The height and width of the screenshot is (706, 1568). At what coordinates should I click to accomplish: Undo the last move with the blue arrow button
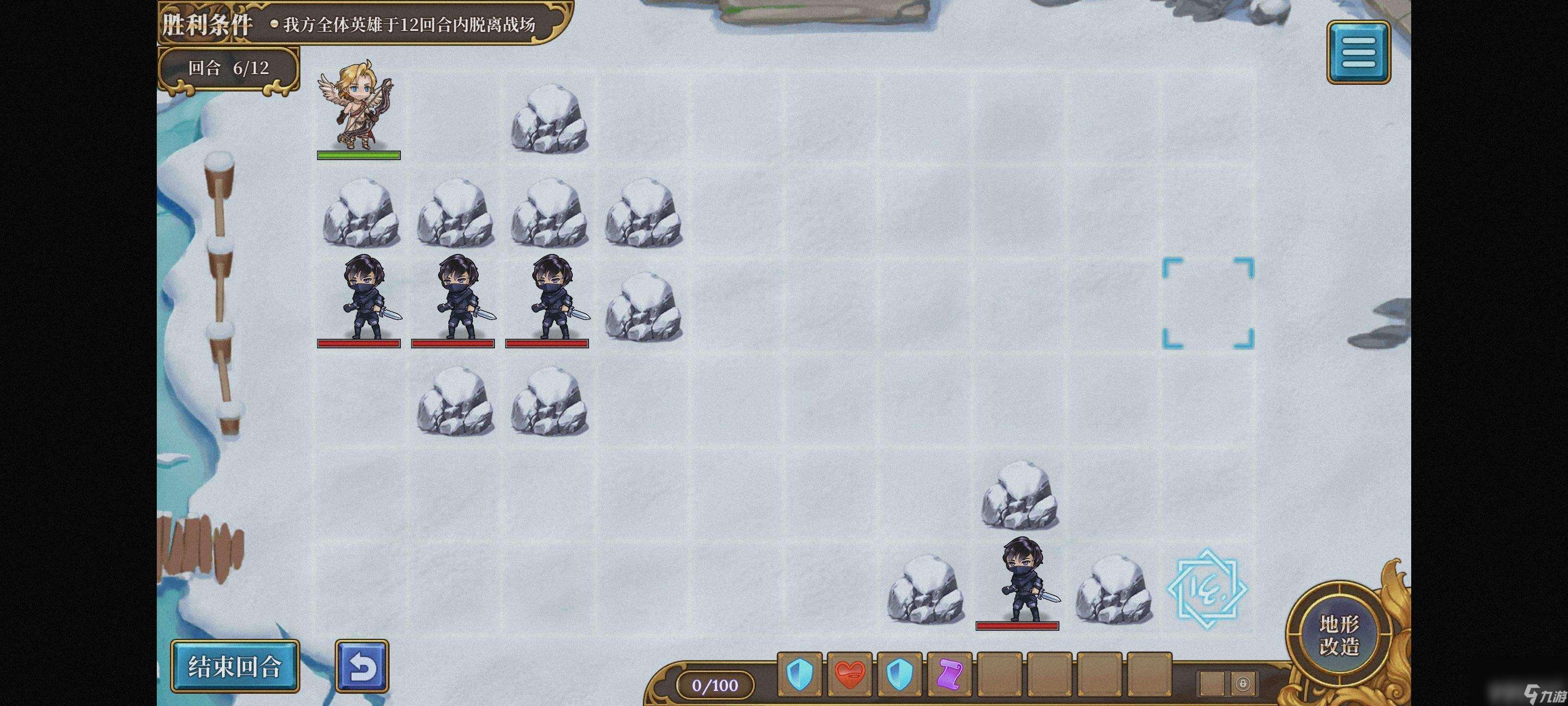(362, 666)
